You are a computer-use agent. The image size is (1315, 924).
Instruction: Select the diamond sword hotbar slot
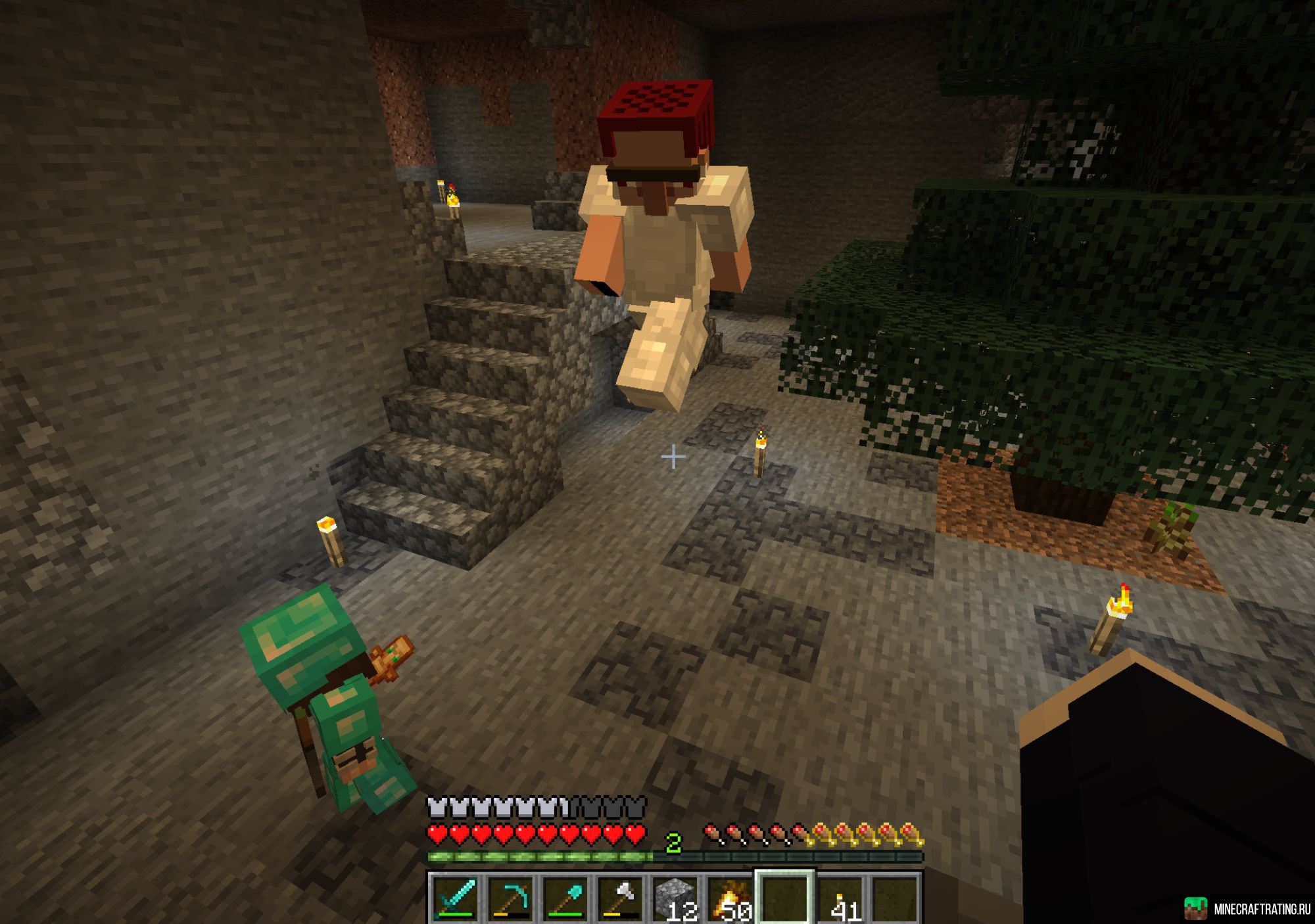(x=456, y=898)
